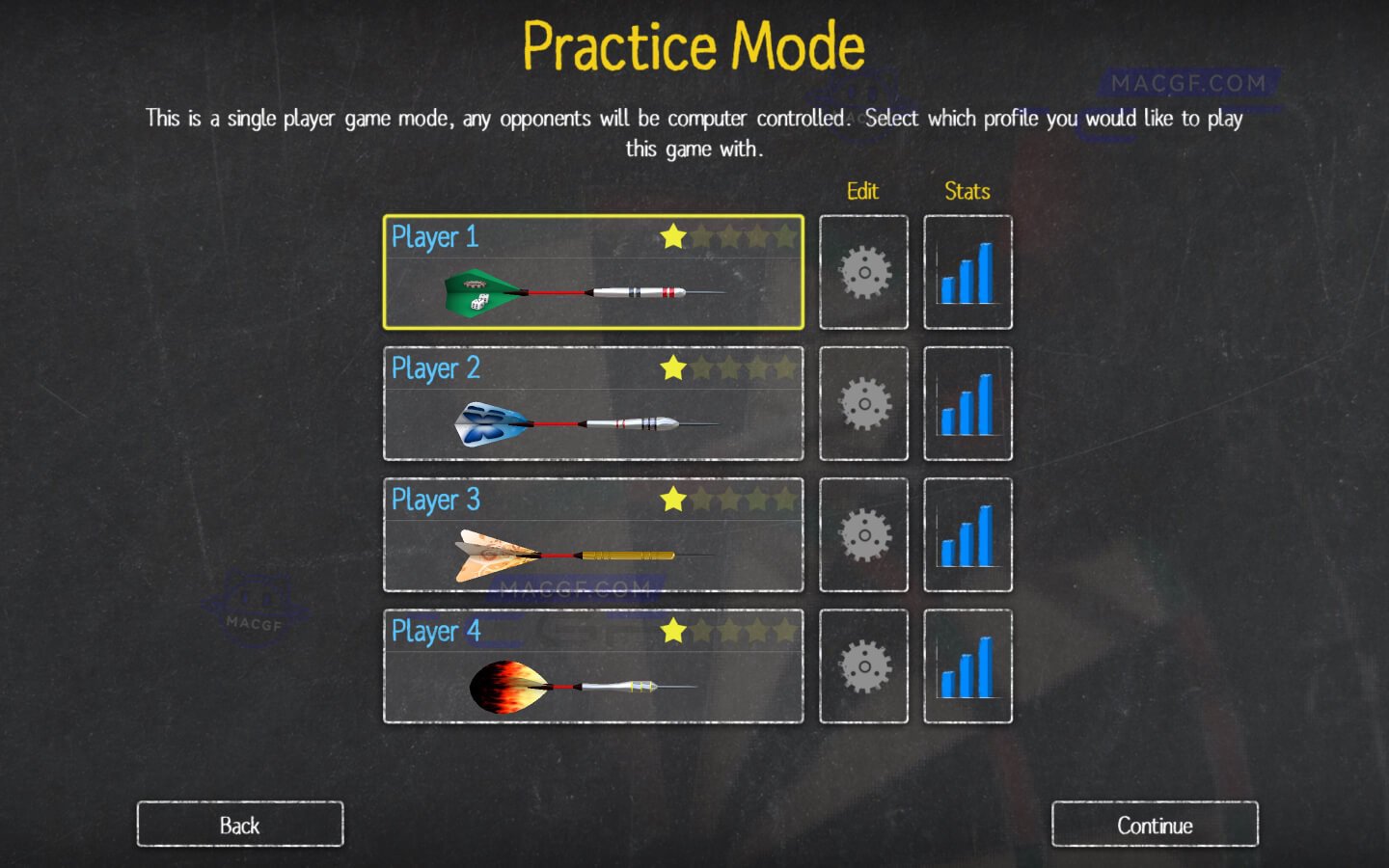View Stats chart for Player 4

coord(967,666)
